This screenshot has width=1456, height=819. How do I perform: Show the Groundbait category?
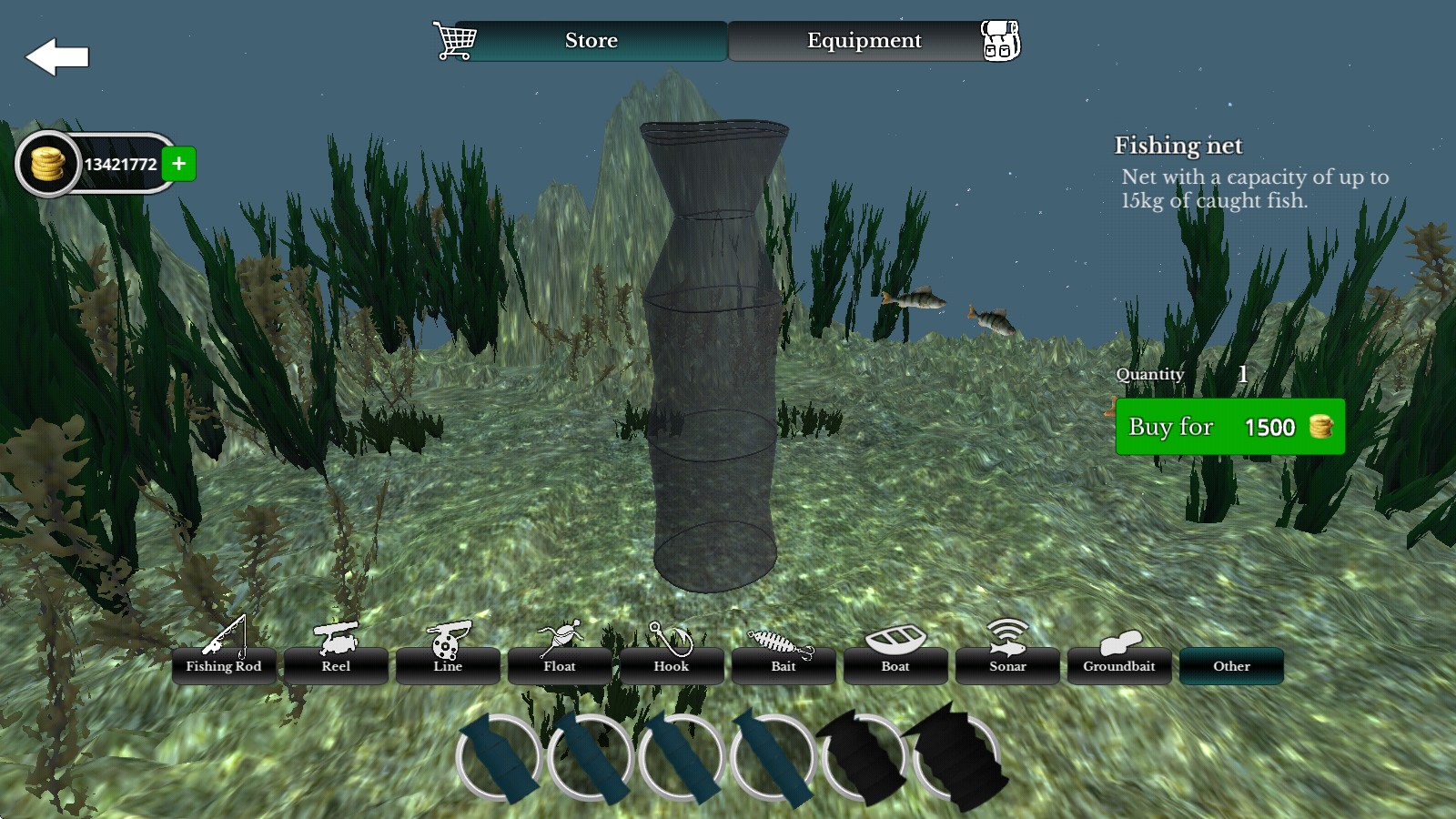[1119, 665]
